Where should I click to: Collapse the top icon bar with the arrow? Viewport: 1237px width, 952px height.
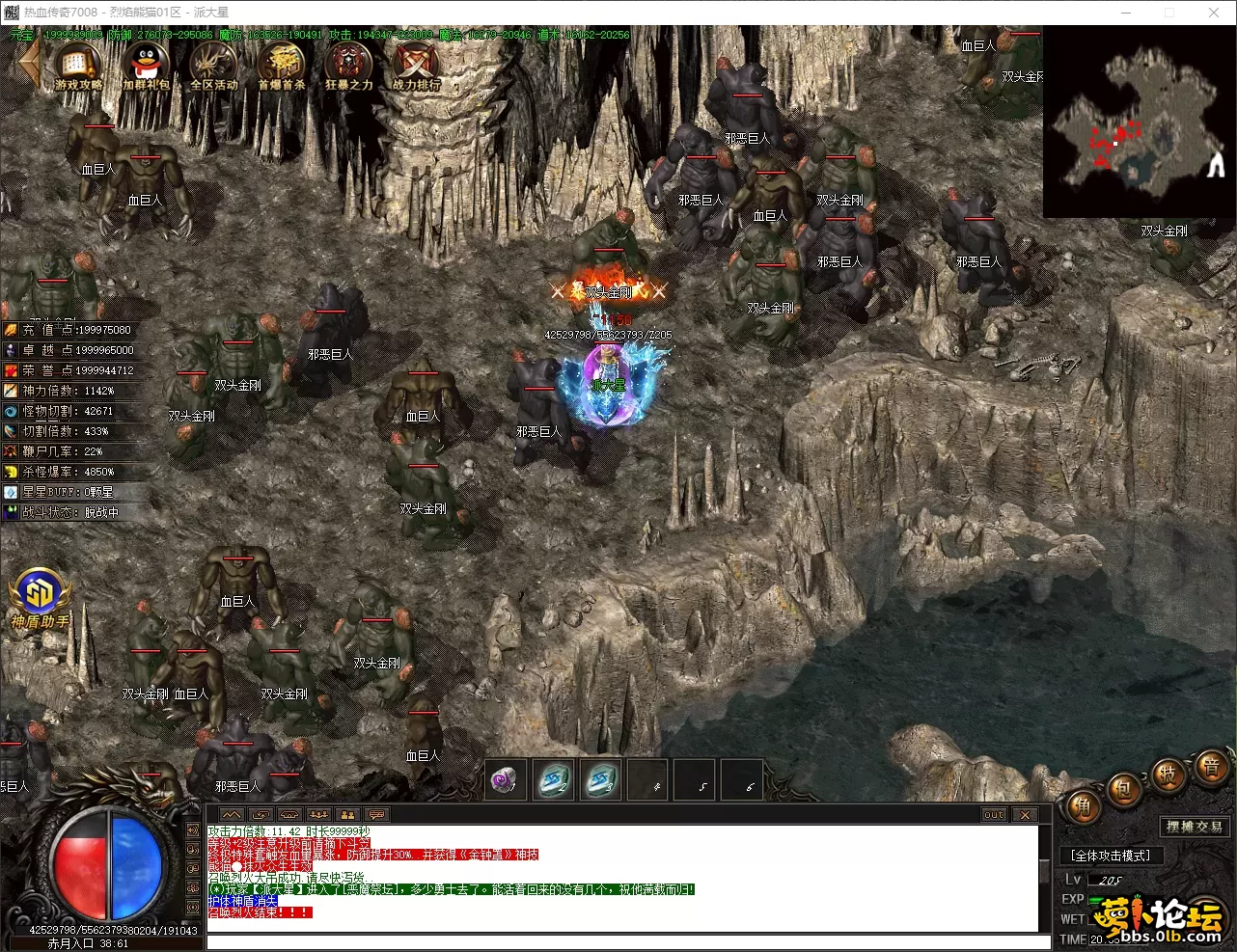pos(27,63)
